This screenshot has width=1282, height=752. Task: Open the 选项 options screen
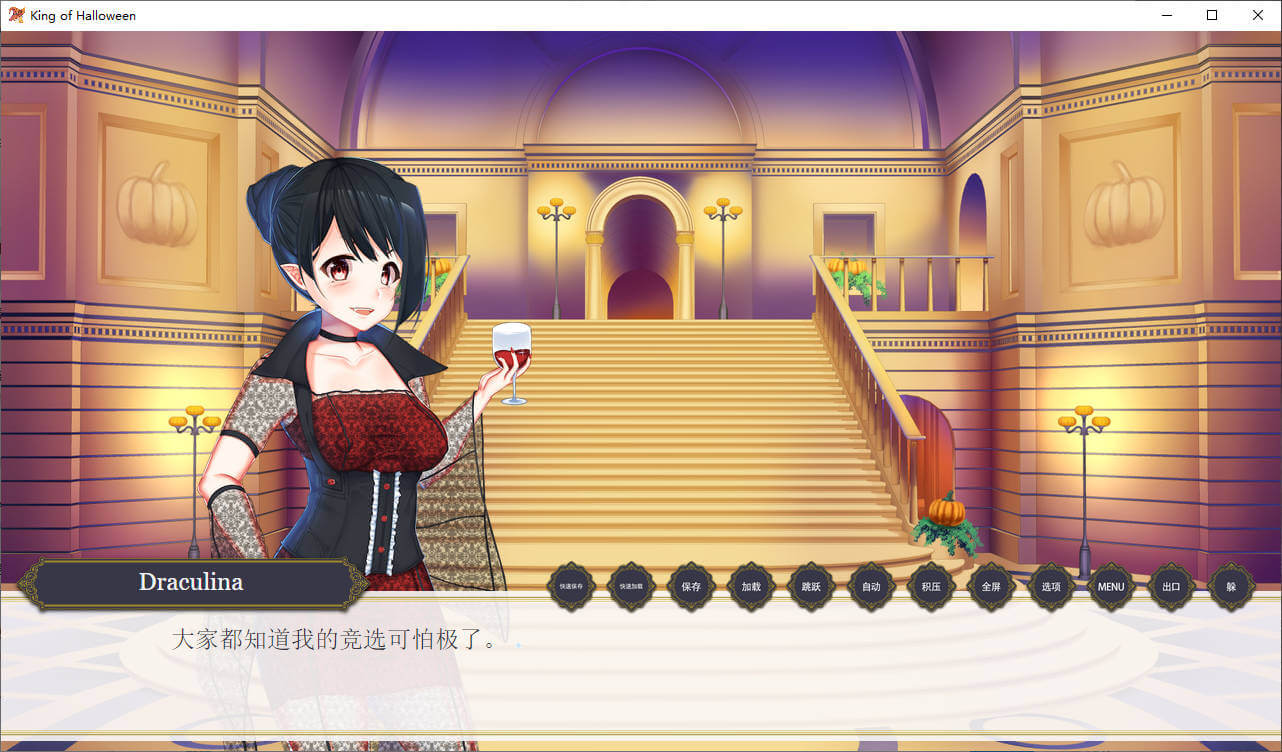(1051, 587)
